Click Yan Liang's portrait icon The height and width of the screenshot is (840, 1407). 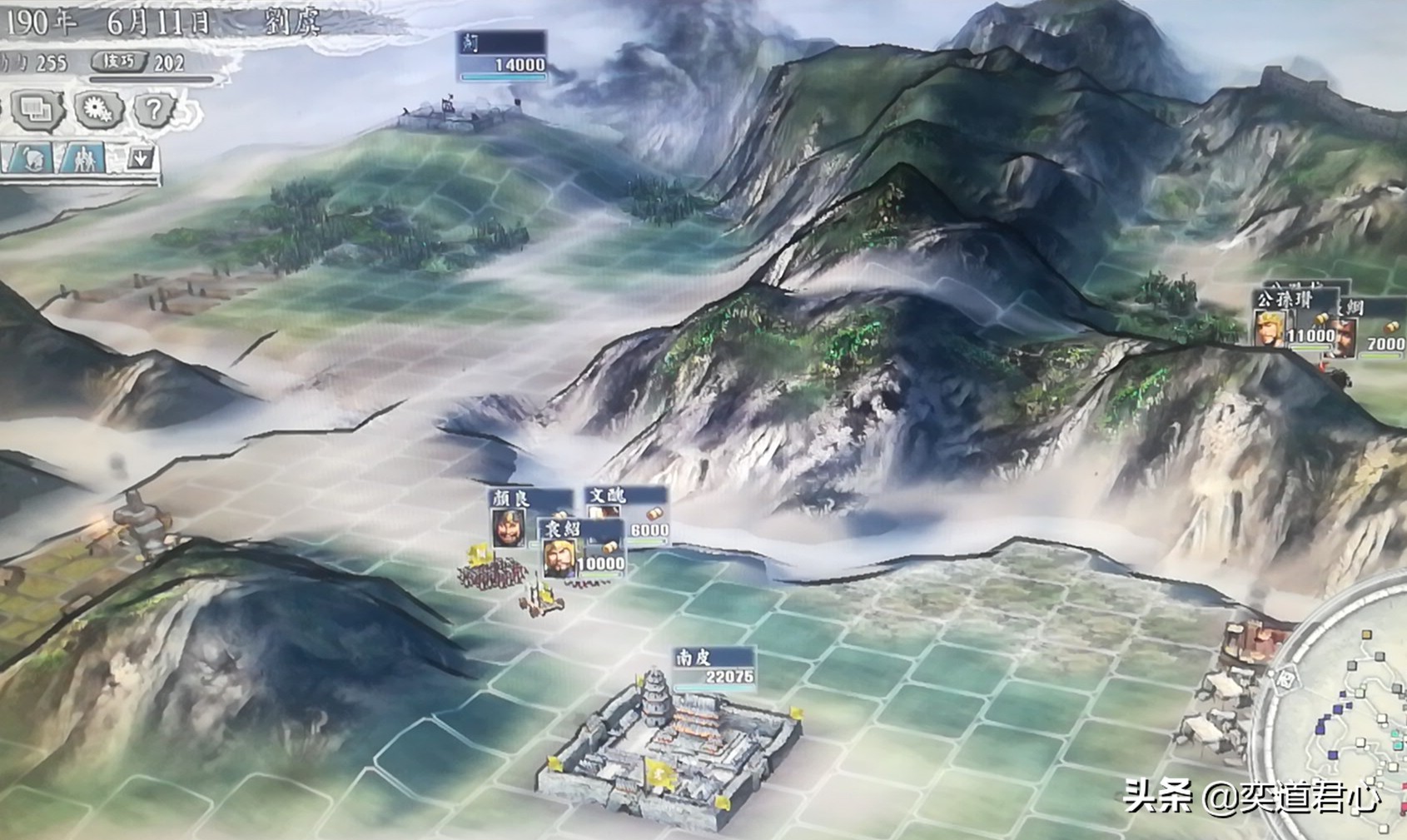(507, 528)
